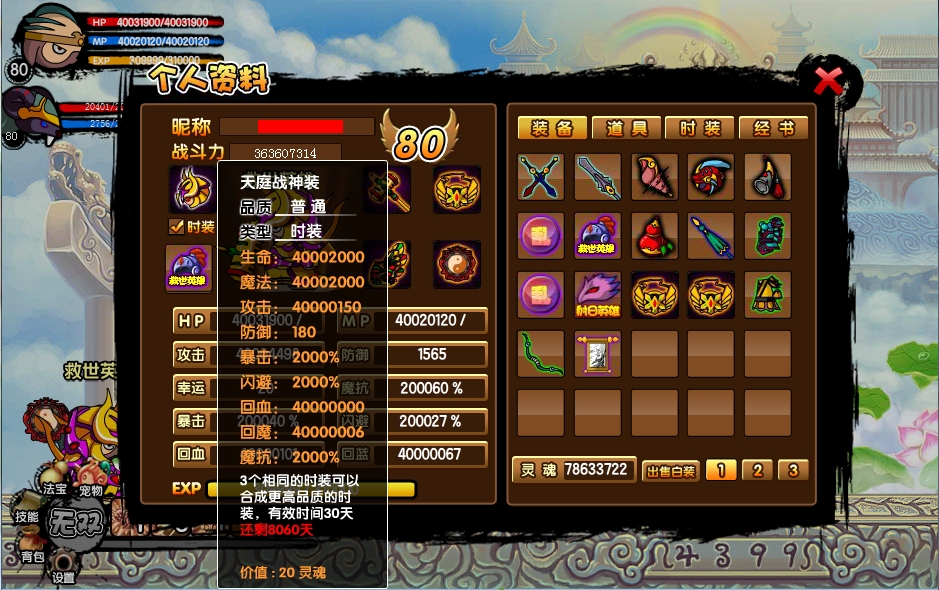This screenshot has height=590, width=939.
Task: Choose the framed portrait scroll item
Action: click(598, 354)
